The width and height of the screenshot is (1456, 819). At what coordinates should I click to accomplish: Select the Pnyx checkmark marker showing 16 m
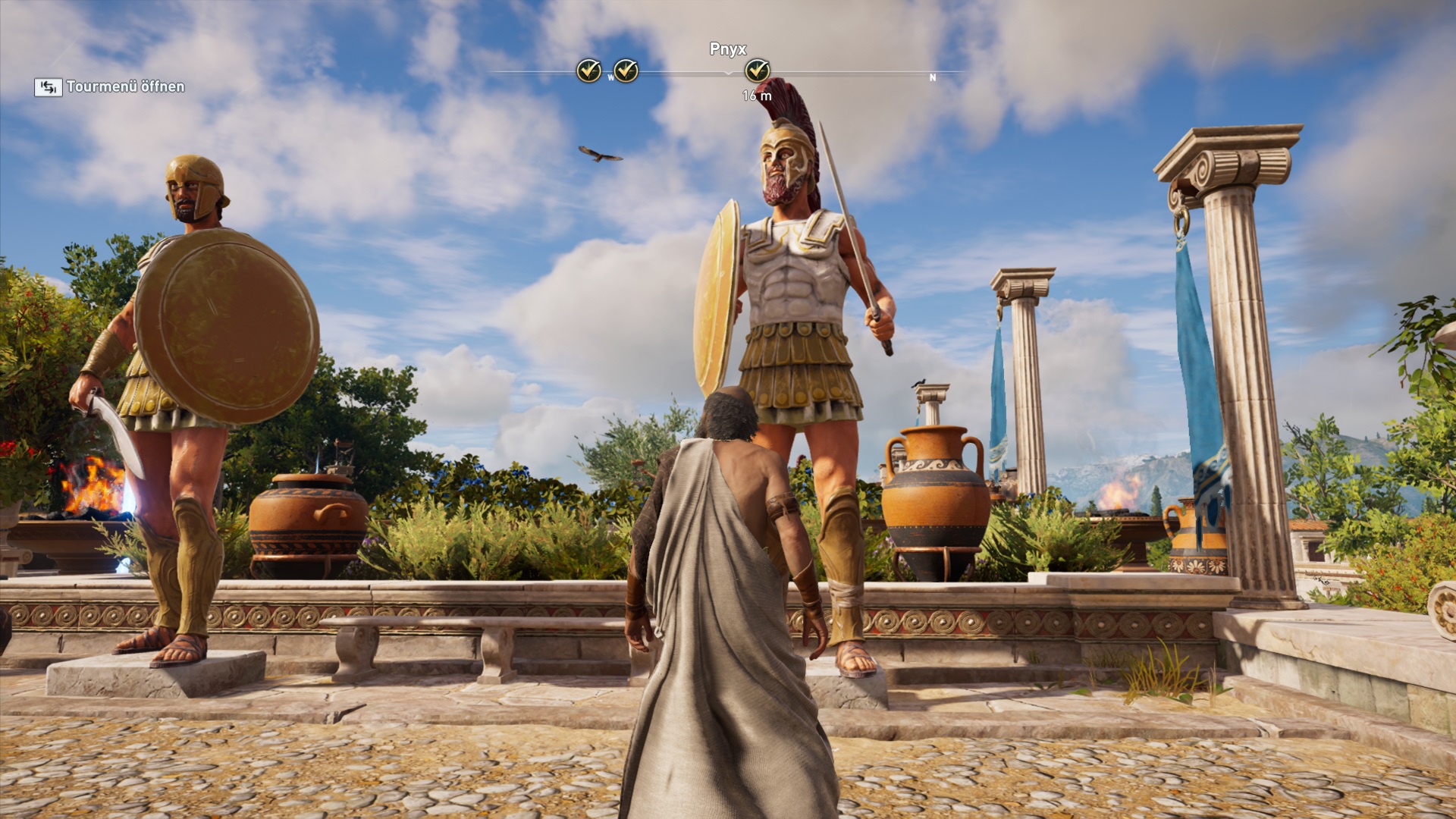point(757,71)
